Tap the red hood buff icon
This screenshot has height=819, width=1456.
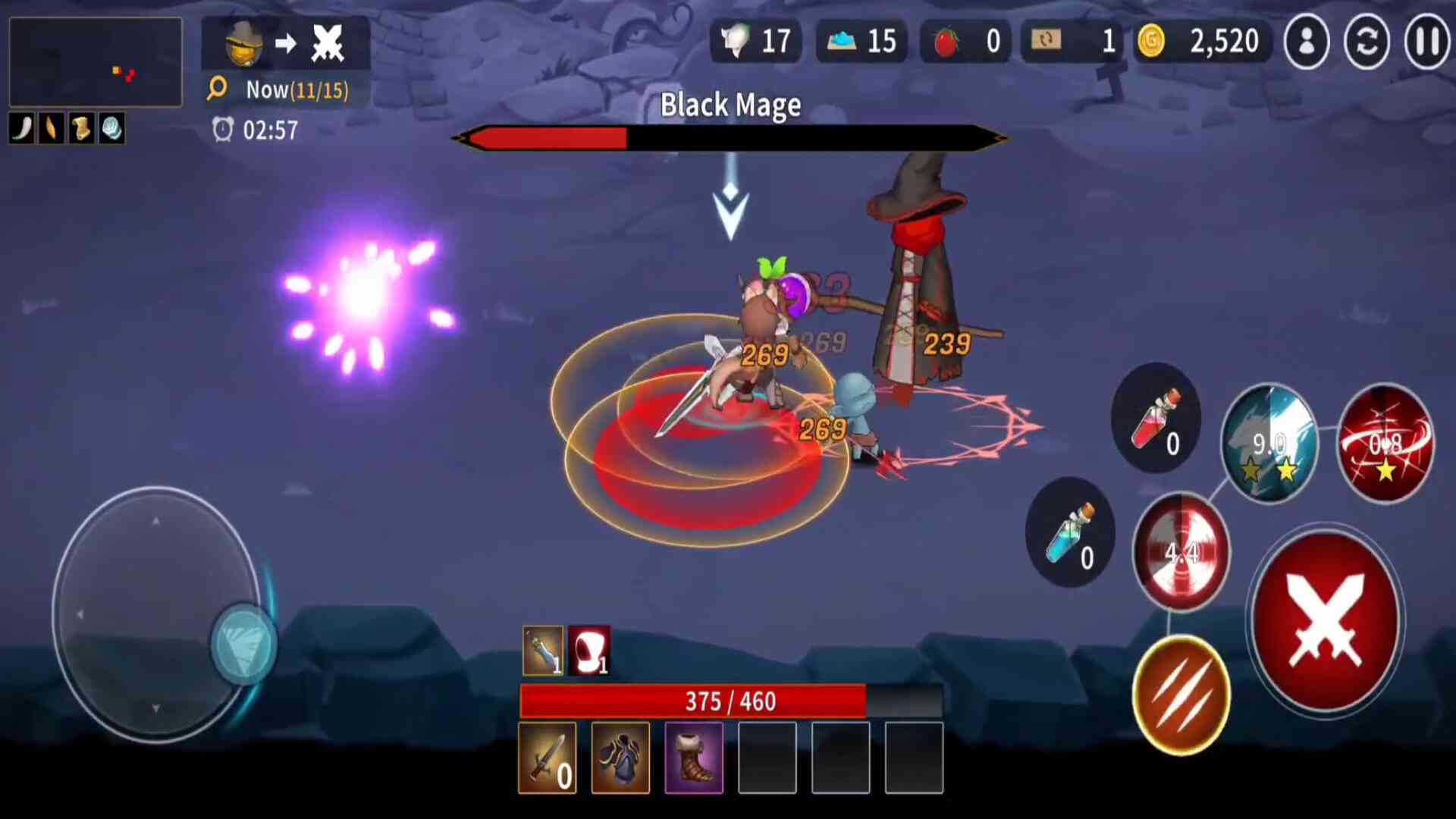pos(589,651)
